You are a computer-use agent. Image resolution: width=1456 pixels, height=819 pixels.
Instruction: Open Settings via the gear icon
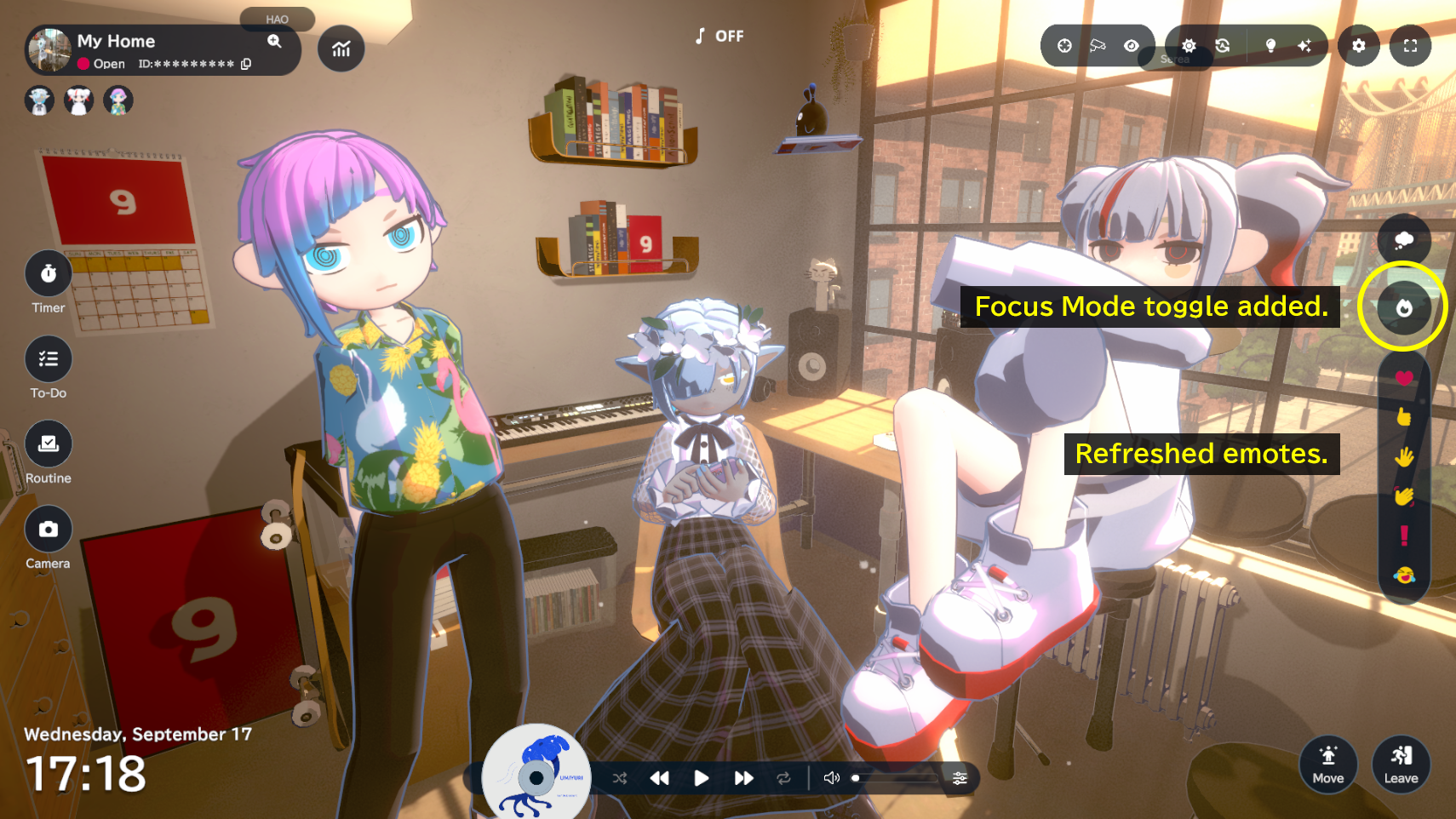pyautogui.click(x=1359, y=46)
